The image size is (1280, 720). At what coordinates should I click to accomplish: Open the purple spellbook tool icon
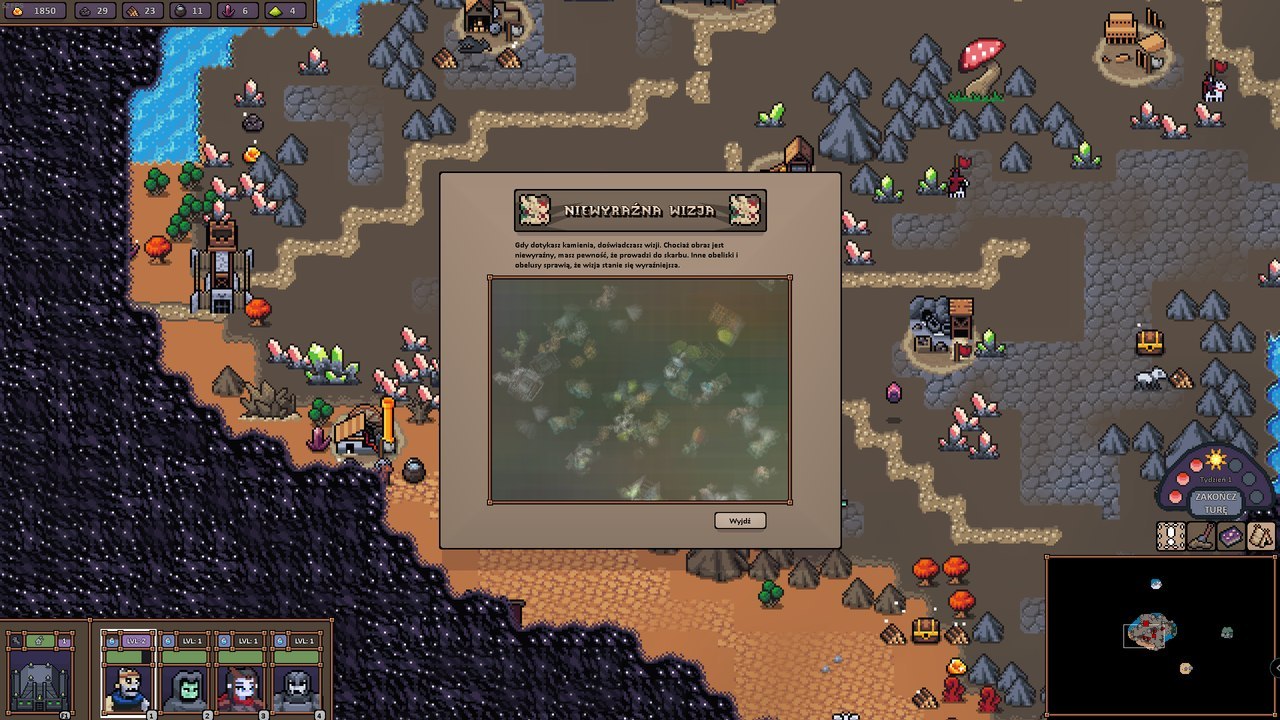pos(1231,536)
